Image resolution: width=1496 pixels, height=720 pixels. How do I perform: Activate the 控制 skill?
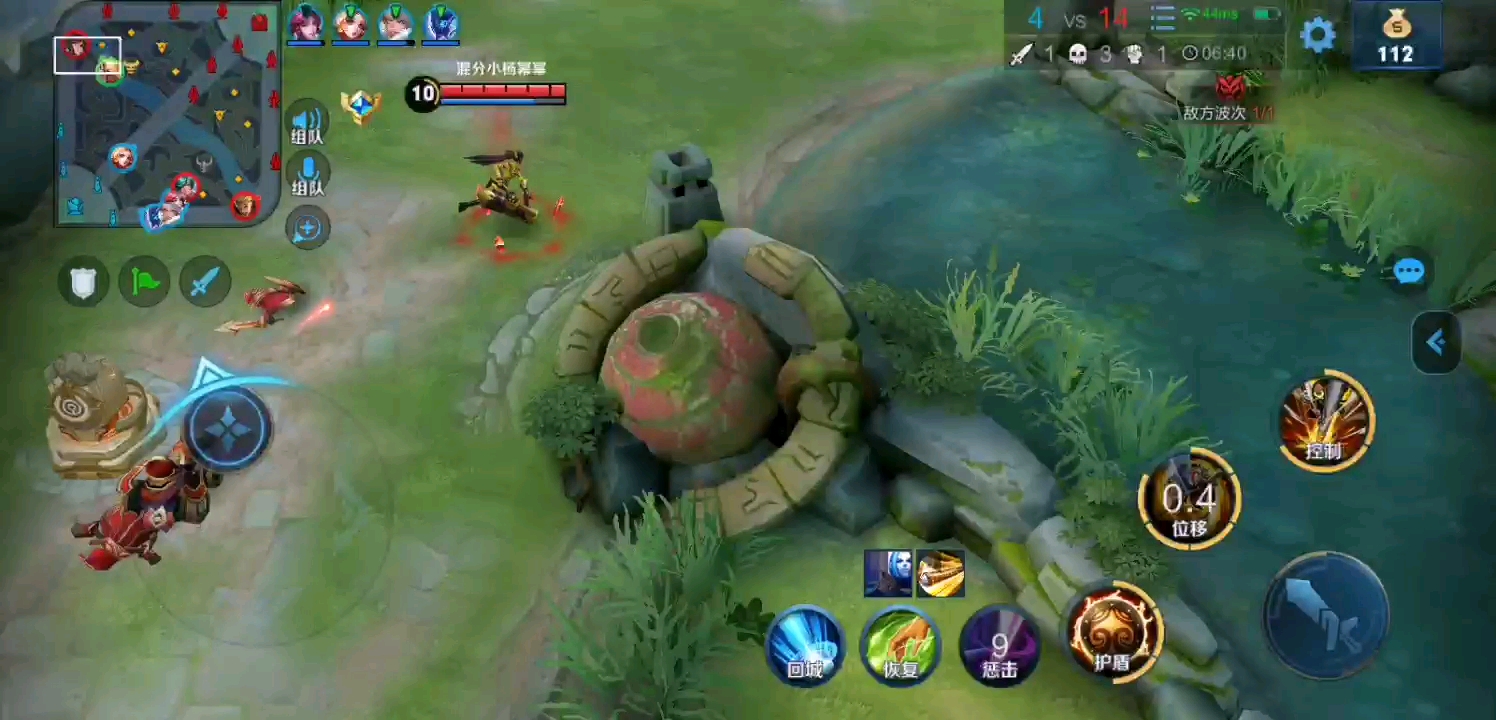(1325, 422)
